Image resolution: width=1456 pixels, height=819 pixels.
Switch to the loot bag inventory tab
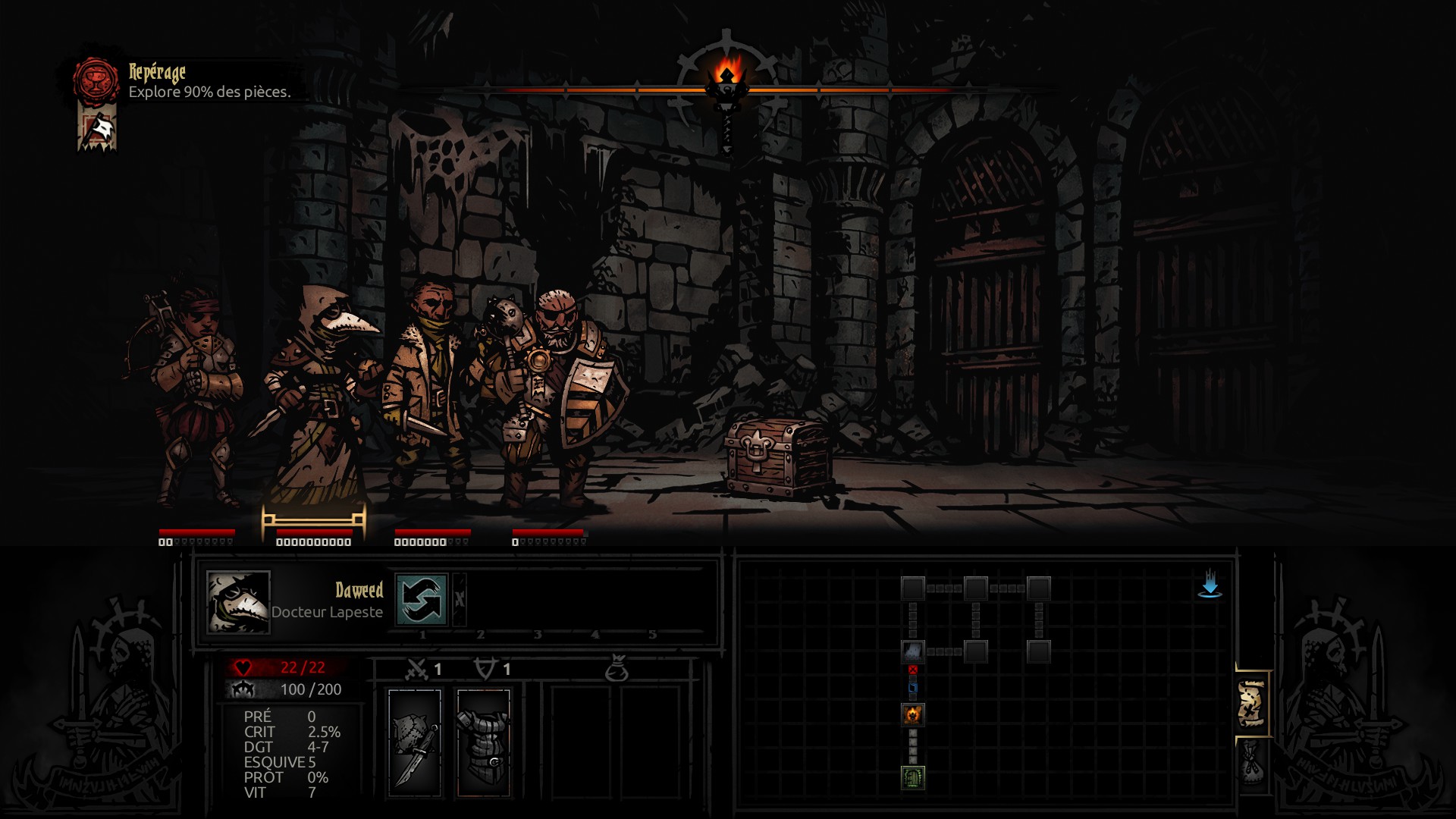[1252, 762]
